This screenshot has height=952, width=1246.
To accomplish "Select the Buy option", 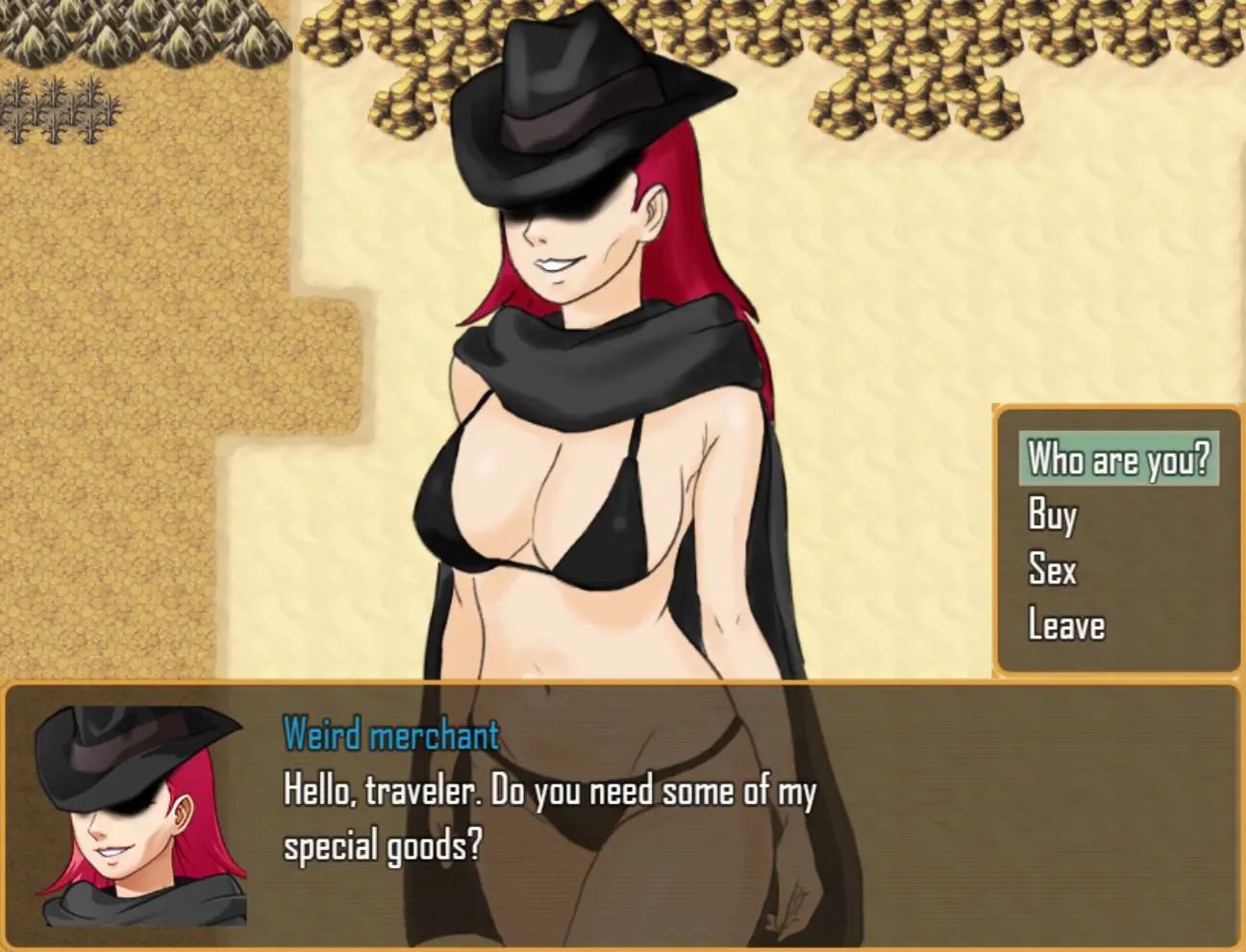I will pos(1052,514).
